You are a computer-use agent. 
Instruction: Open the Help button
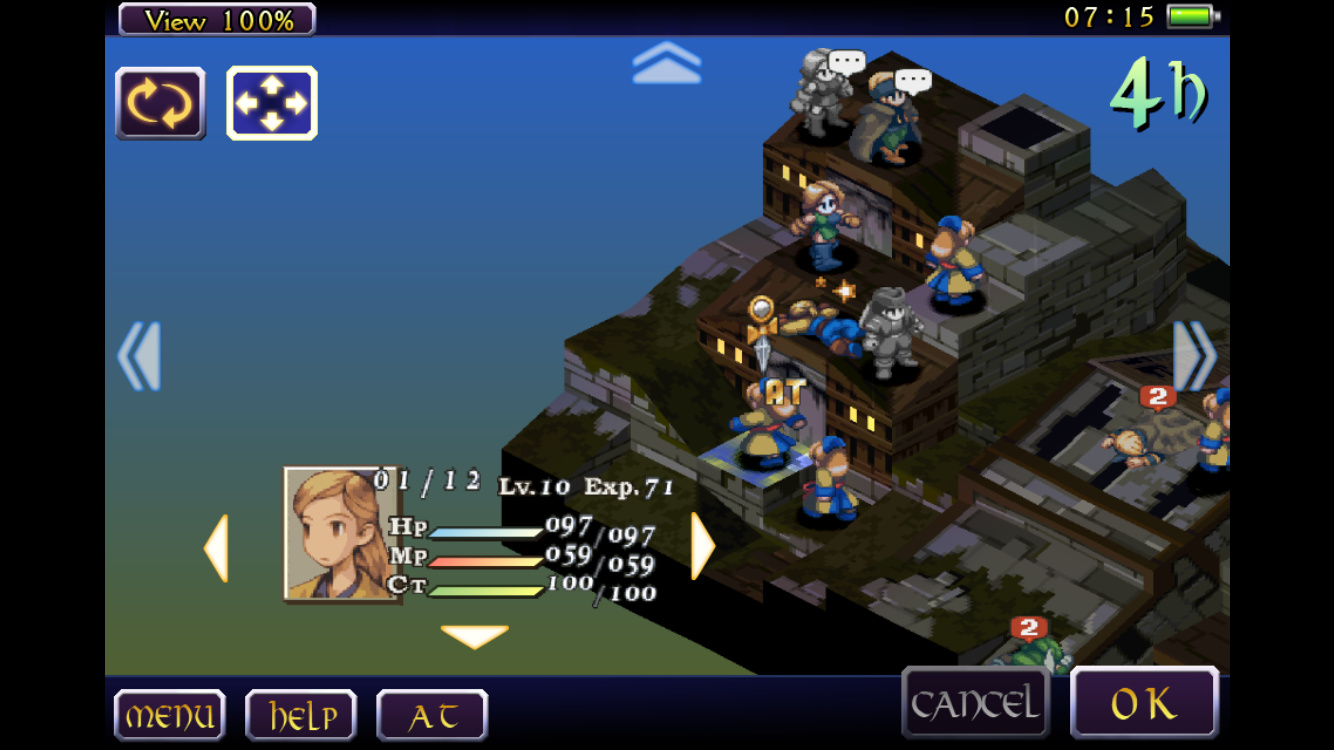pyautogui.click(x=301, y=715)
